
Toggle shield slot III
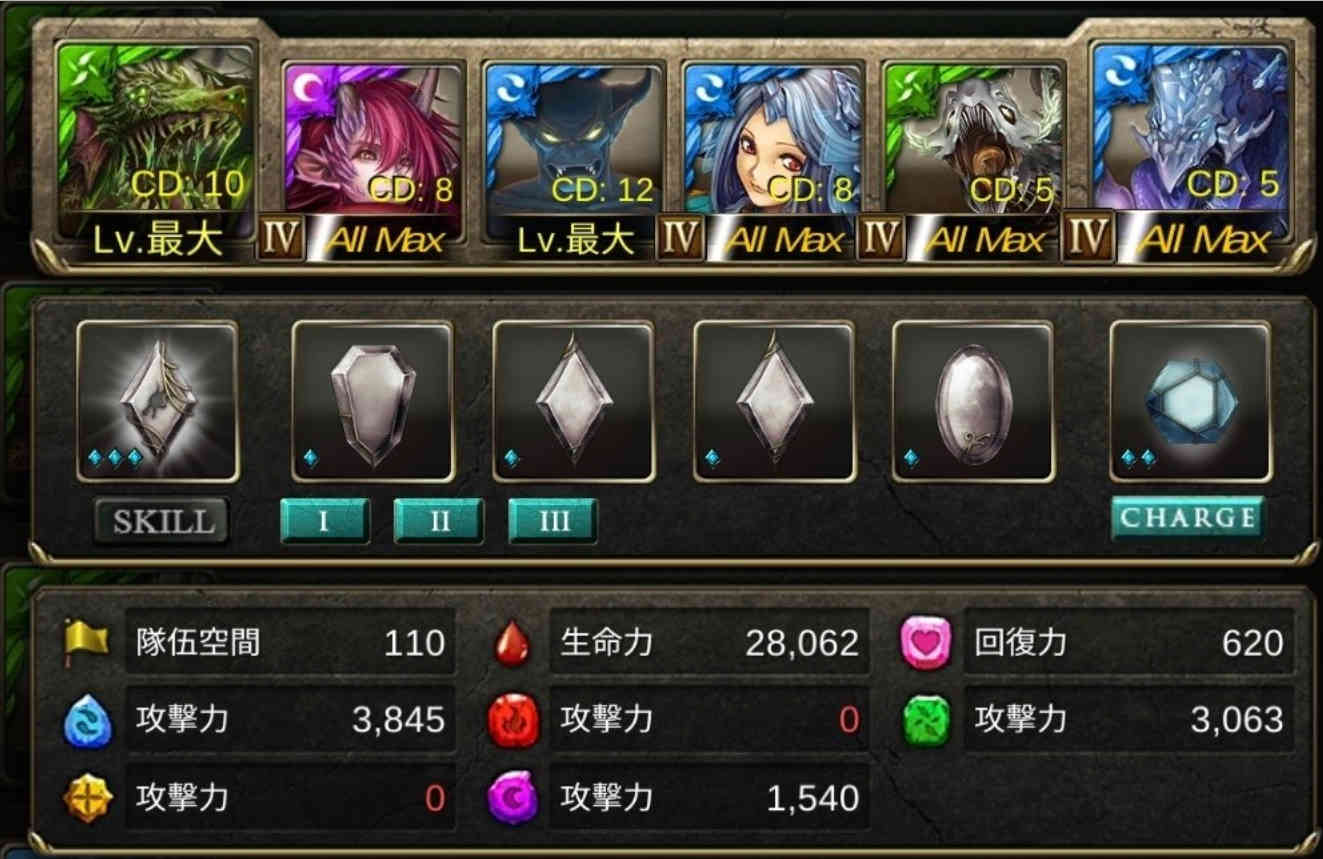[552, 520]
